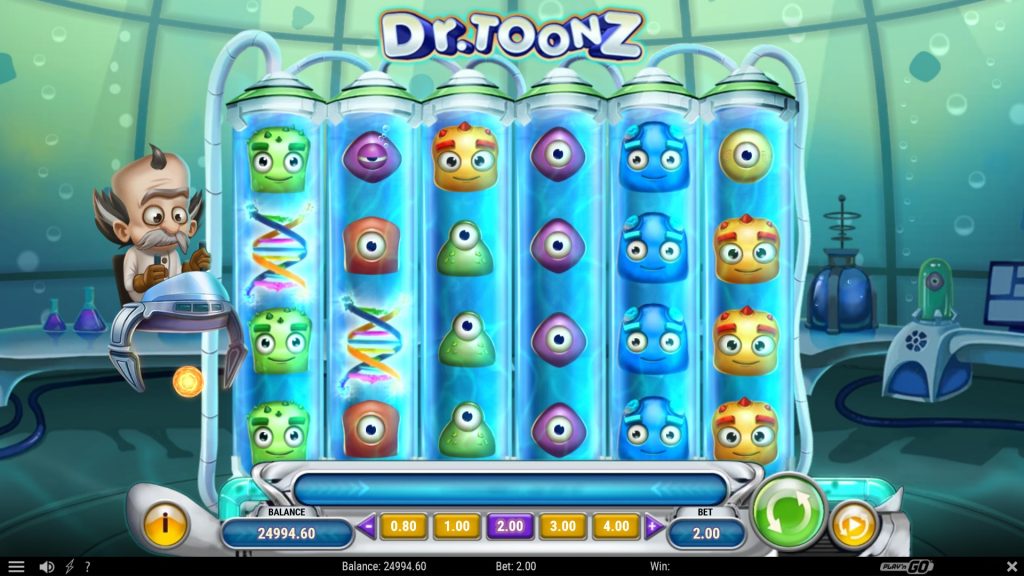Pick the 4.00 bet amount

[616, 526]
